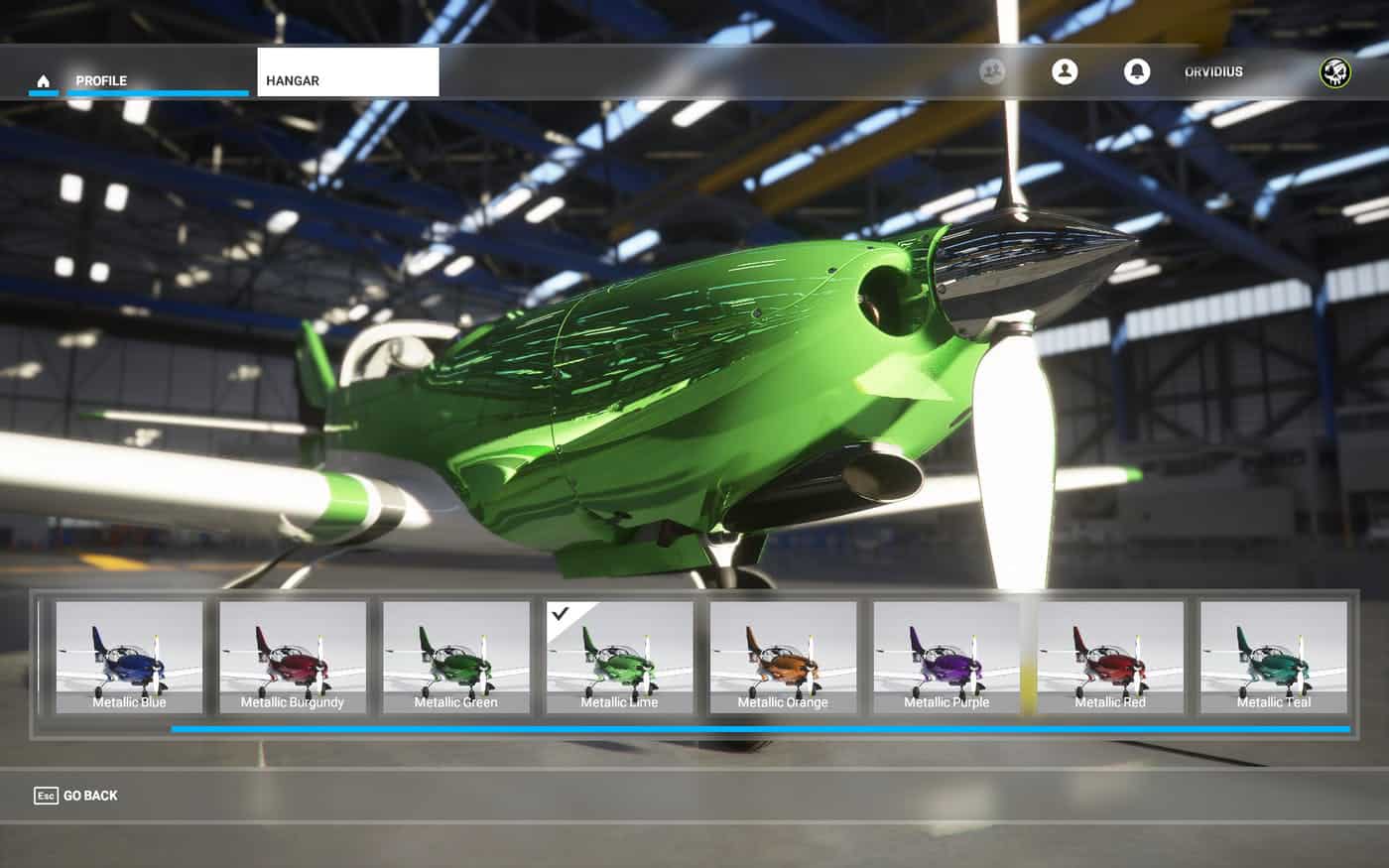
Task: Click the ORVIDIUS gamertag
Action: coord(1213,72)
